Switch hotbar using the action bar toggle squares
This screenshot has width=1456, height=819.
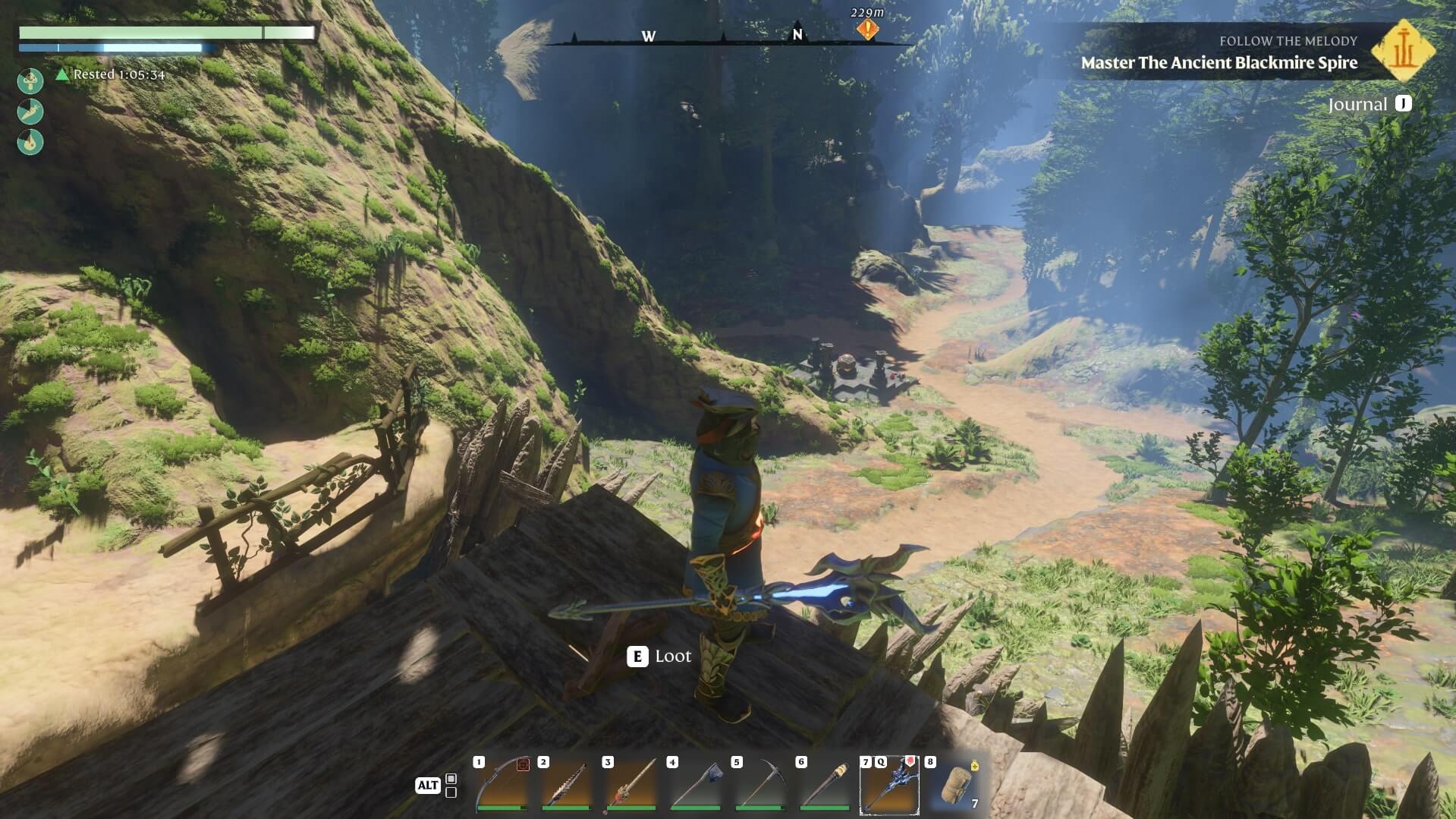(x=451, y=786)
